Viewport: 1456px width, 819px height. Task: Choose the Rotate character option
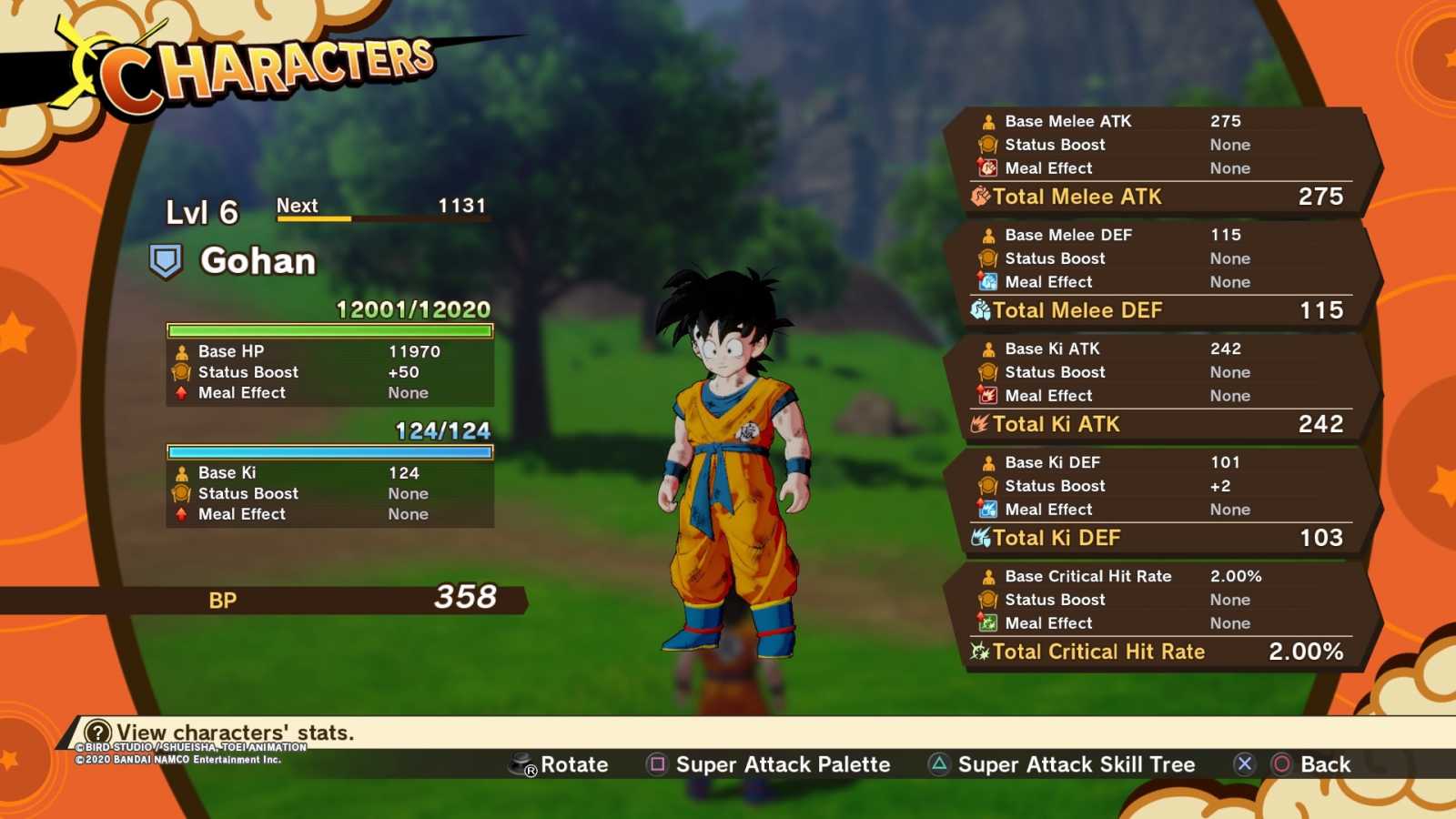click(x=559, y=764)
